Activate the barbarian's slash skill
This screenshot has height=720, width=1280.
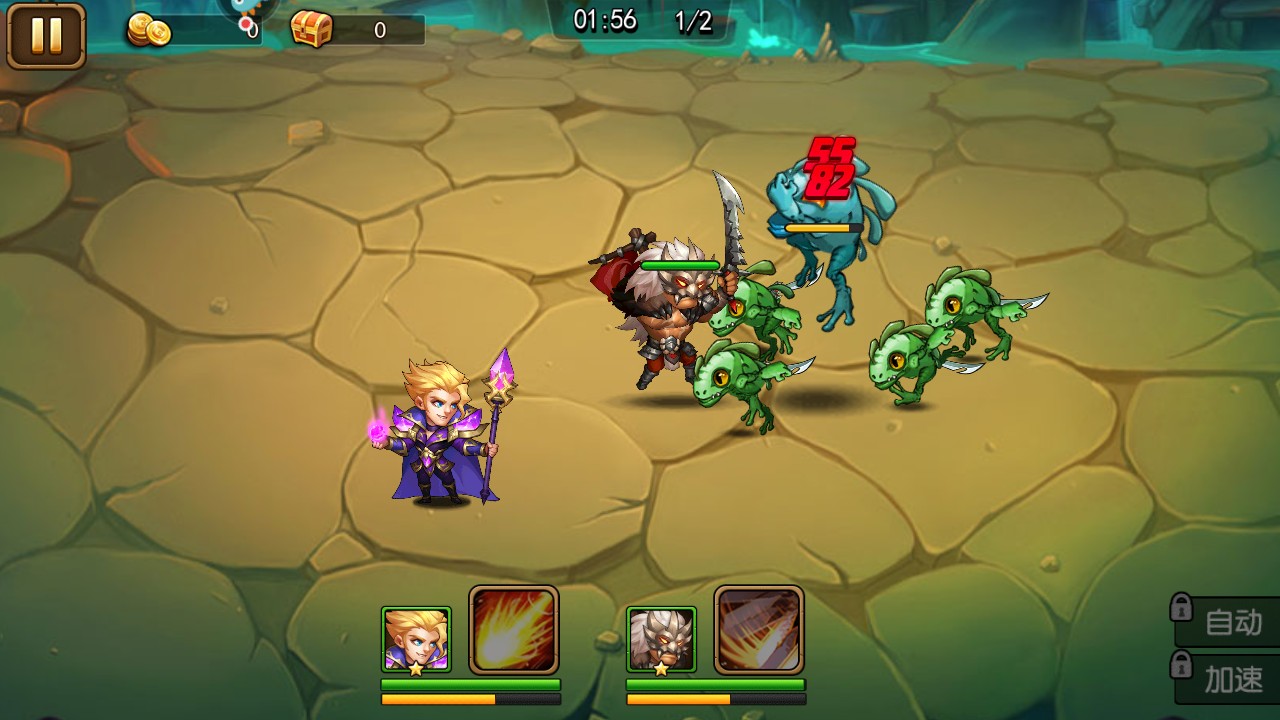(759, 630)
